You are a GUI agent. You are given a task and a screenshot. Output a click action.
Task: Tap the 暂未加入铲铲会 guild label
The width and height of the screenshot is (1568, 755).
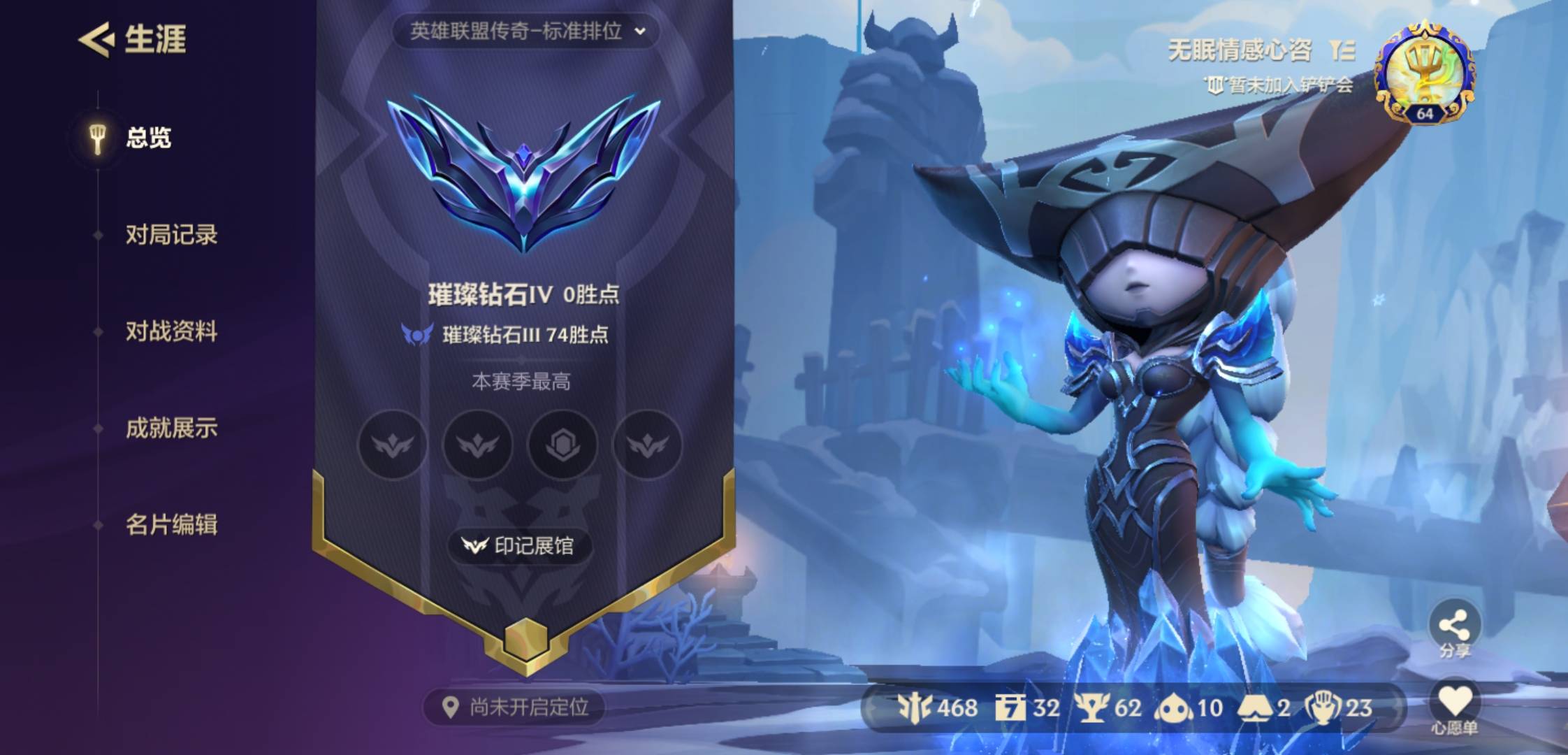(1279, 85)
